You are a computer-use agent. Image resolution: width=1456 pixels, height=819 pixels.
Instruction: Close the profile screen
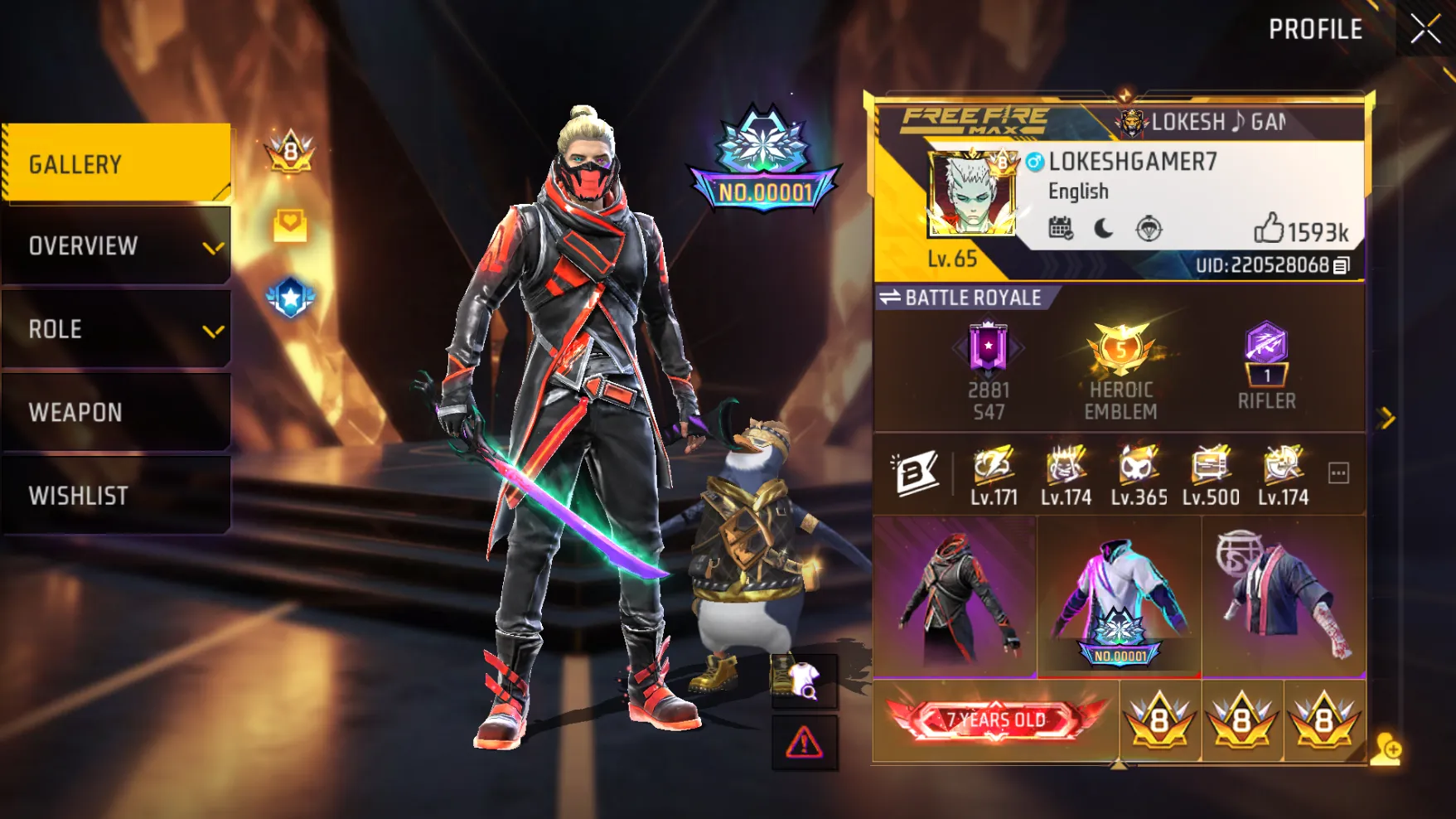(1425, 30)
